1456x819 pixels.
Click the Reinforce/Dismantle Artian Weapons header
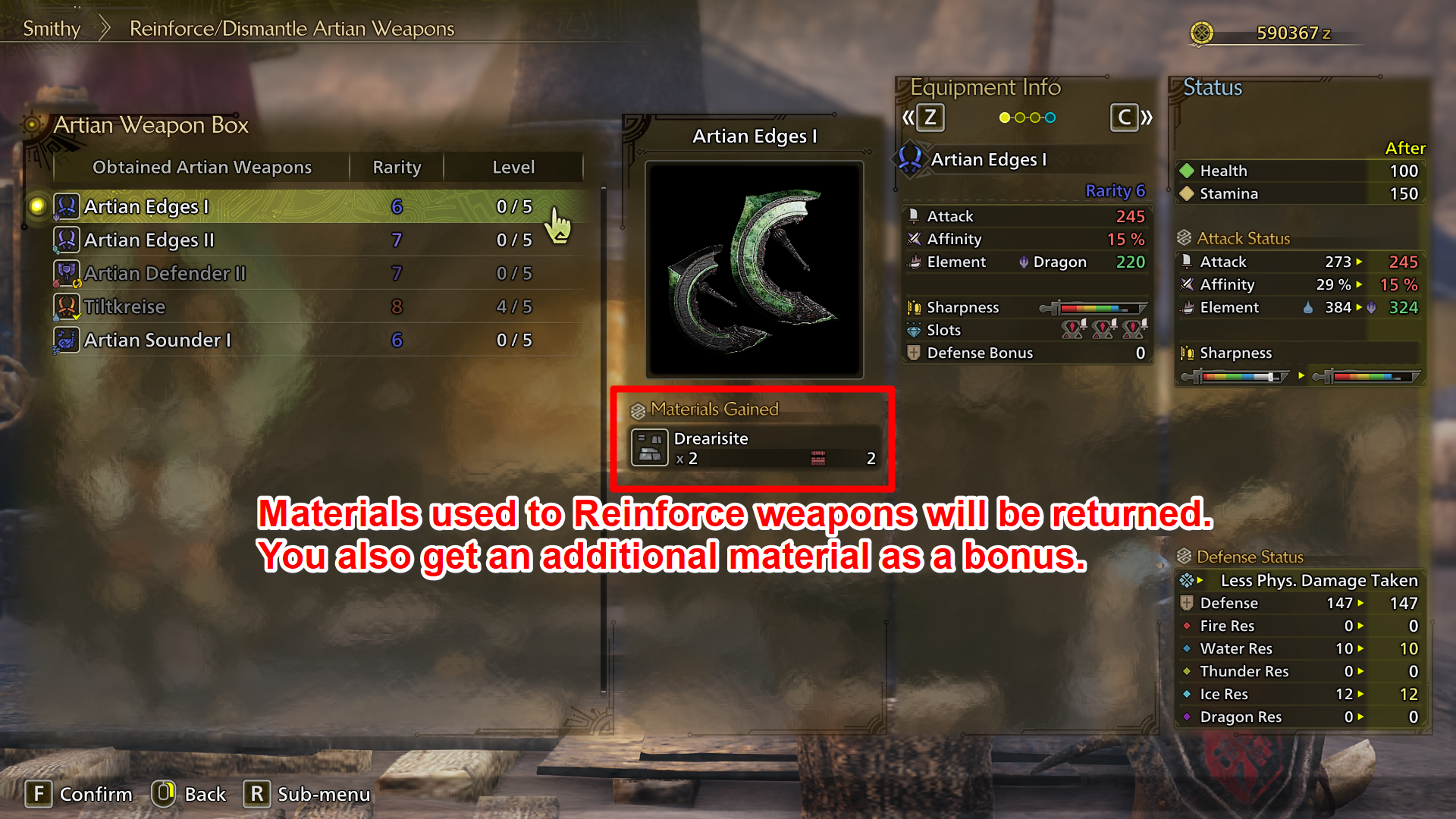pos(291,28)
